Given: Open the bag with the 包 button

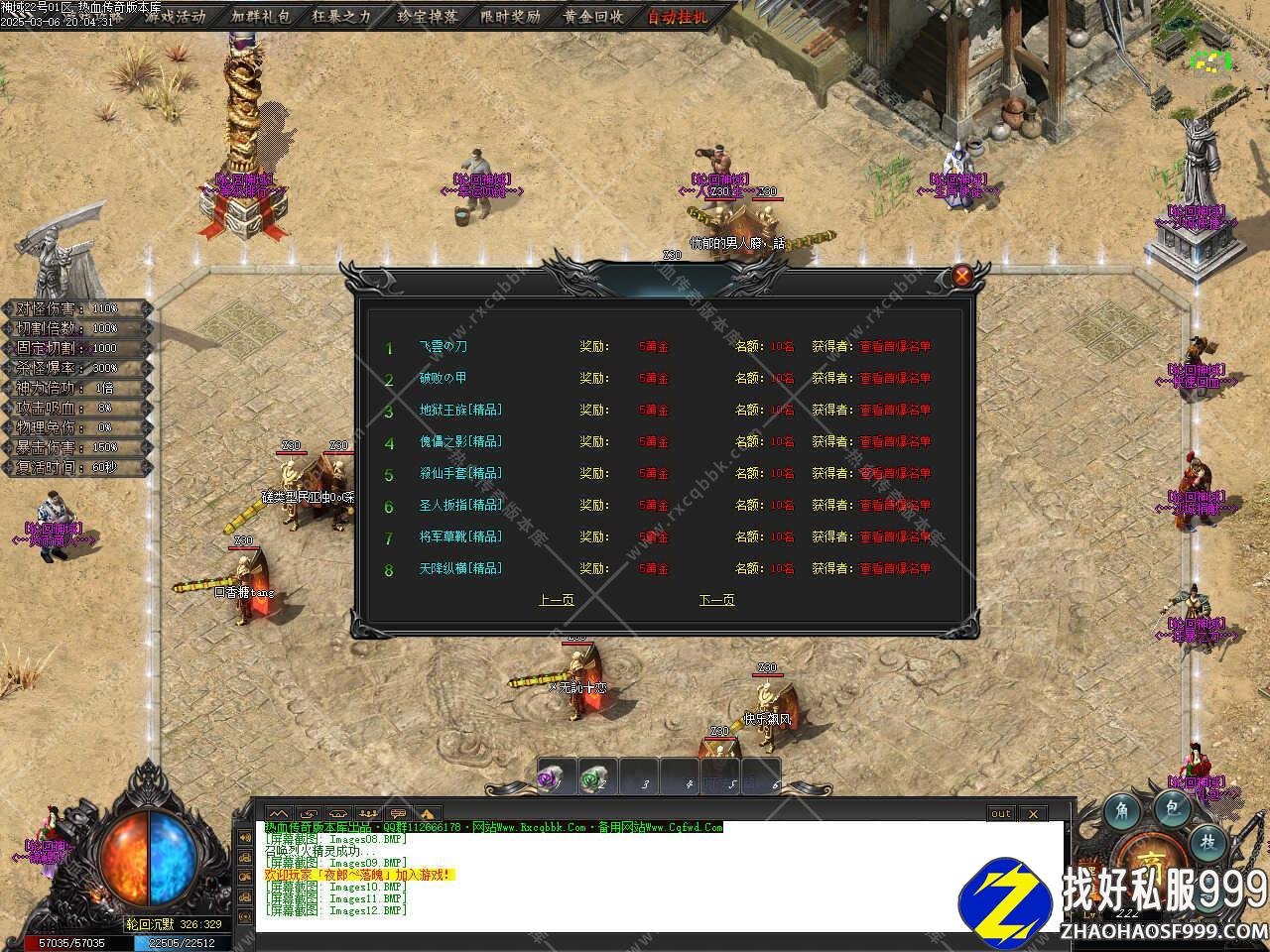Looking at the screenshot, I should click(x=1172, y=809).
